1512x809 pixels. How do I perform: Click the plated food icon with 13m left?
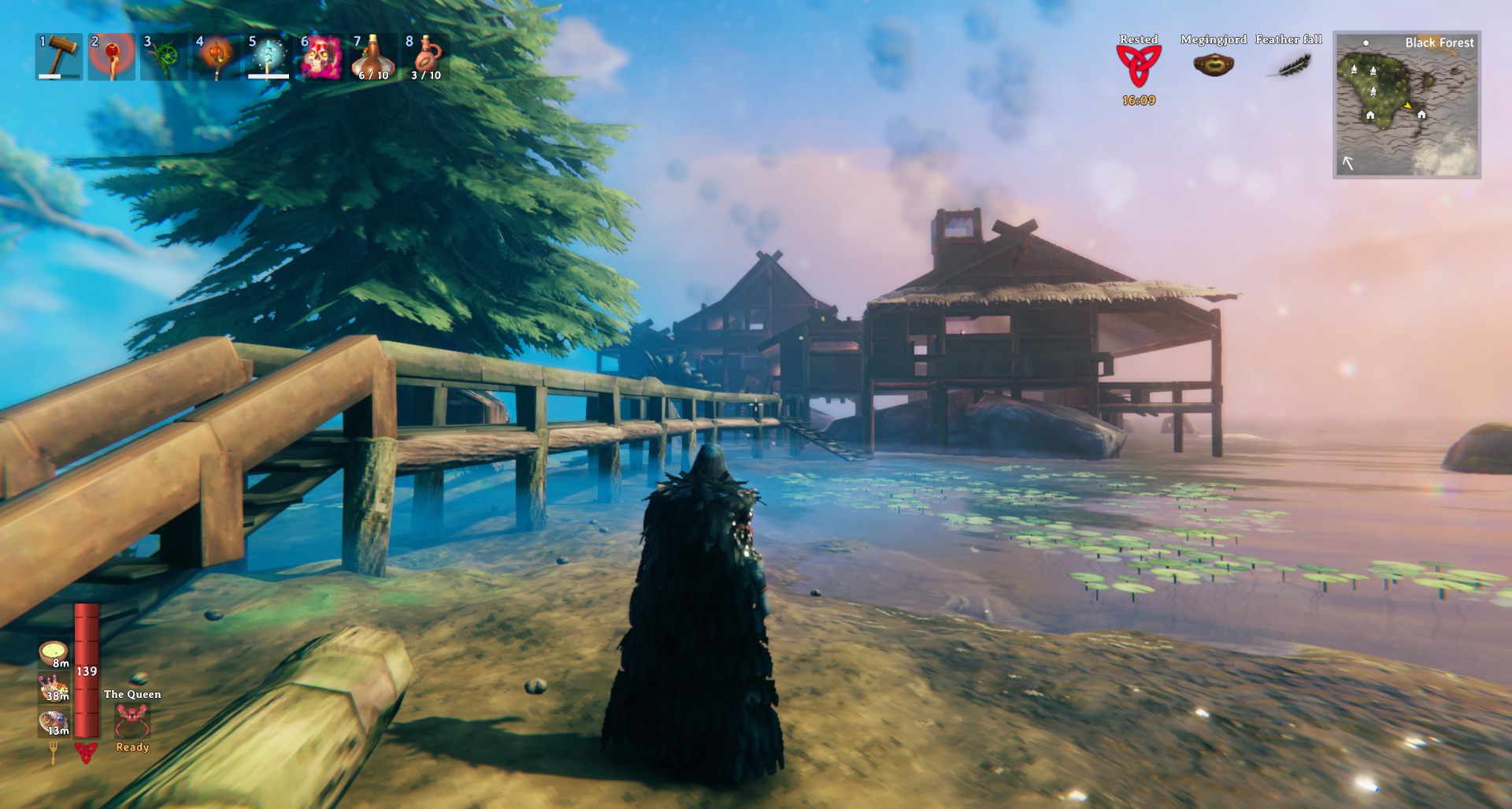[54, 722]
